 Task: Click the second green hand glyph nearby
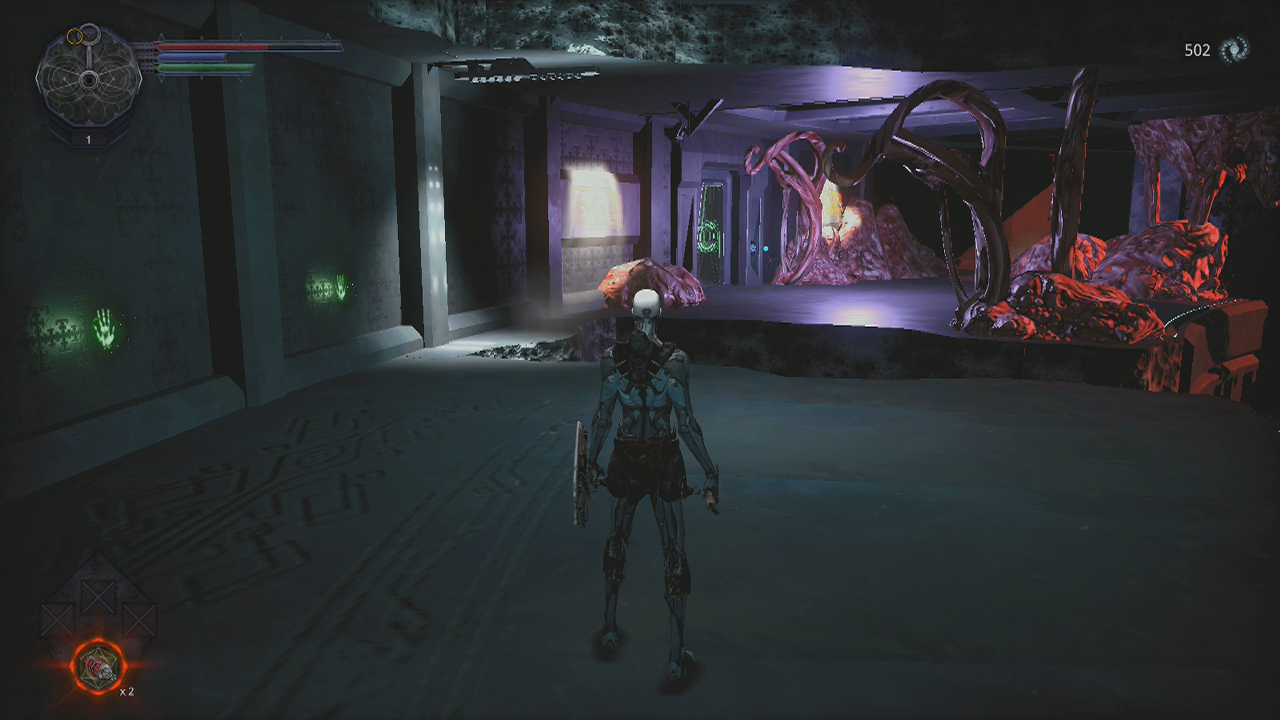[x=341, y=290]
